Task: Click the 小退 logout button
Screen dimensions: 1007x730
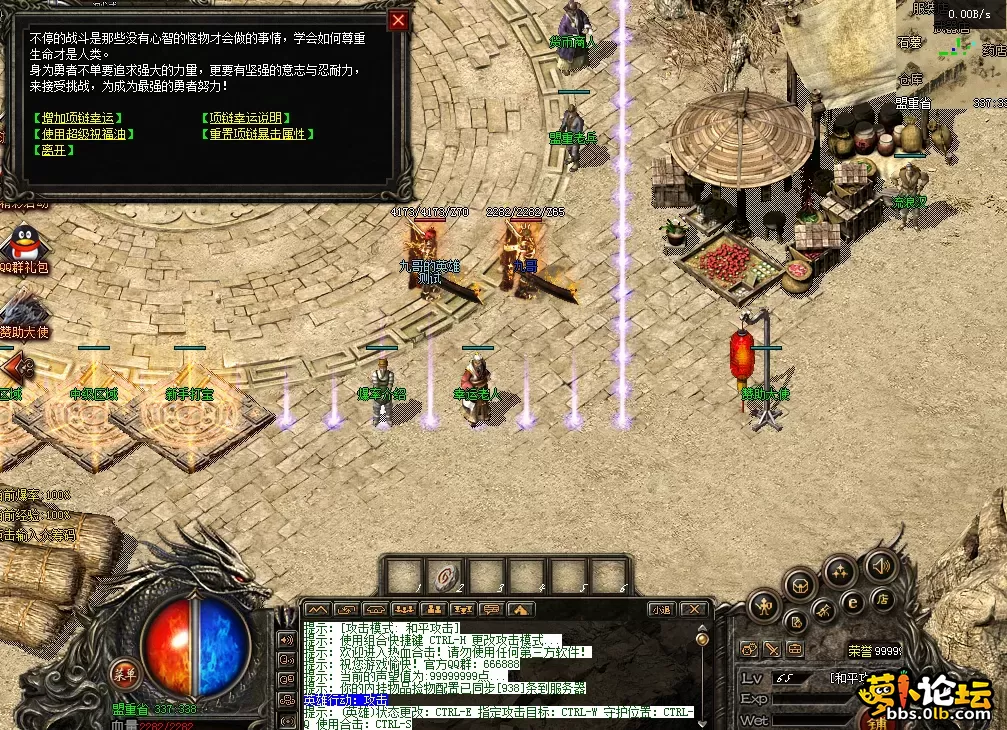Action: pyautogui.click(x=661, y=609)
